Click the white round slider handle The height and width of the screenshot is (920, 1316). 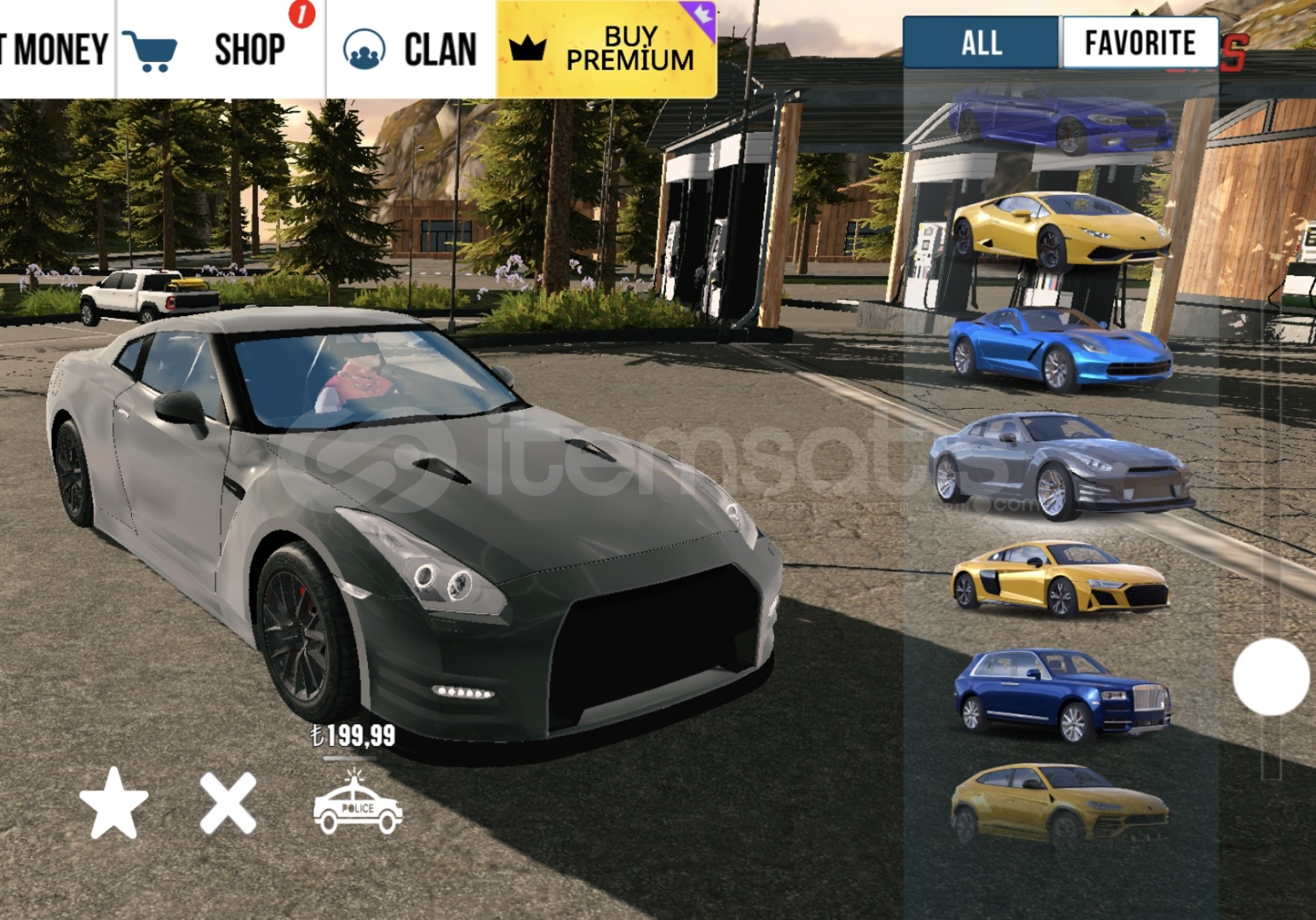(x=1271, y=676)
